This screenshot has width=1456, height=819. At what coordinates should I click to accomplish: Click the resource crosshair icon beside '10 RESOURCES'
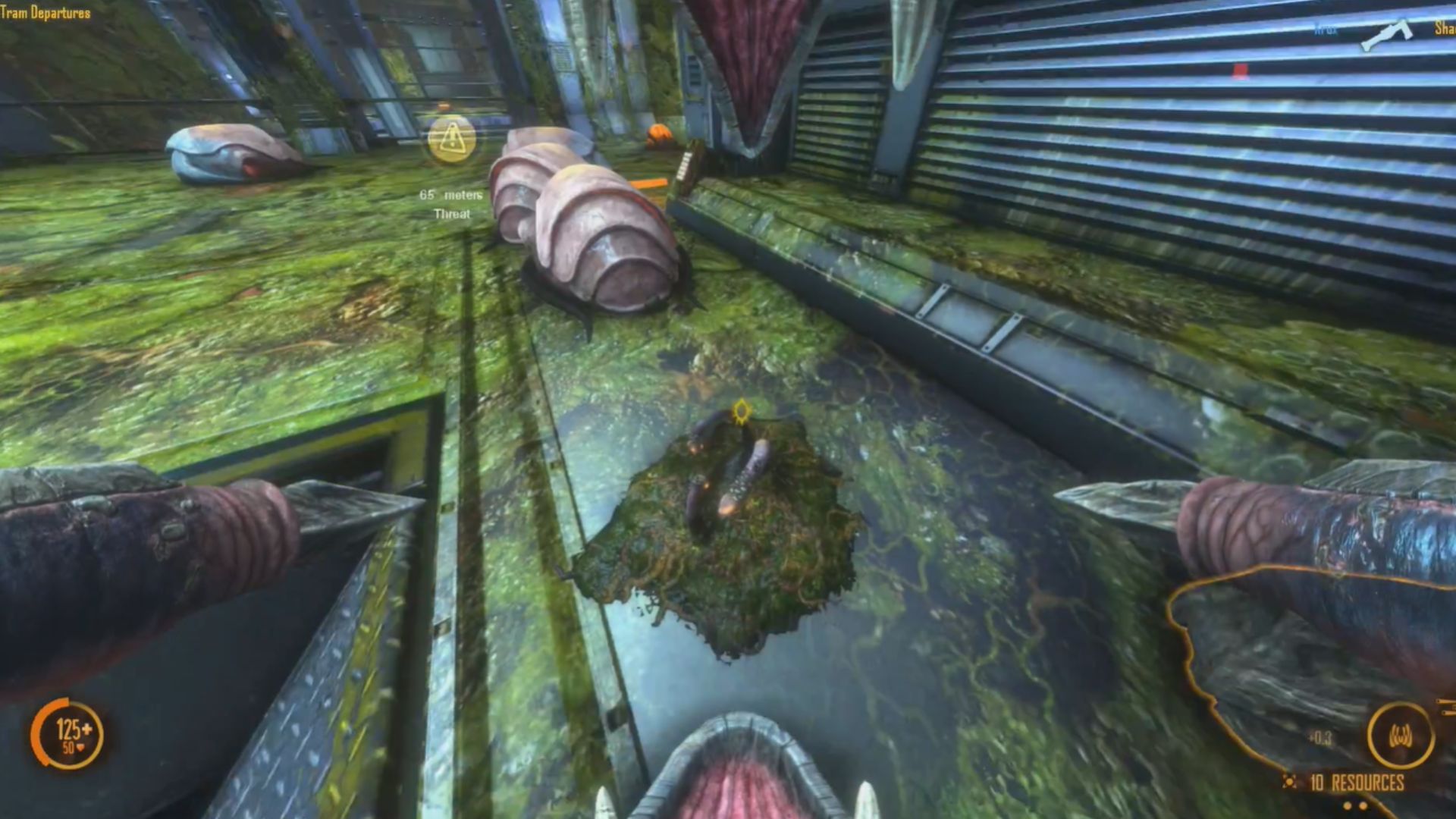point(1289,782)
